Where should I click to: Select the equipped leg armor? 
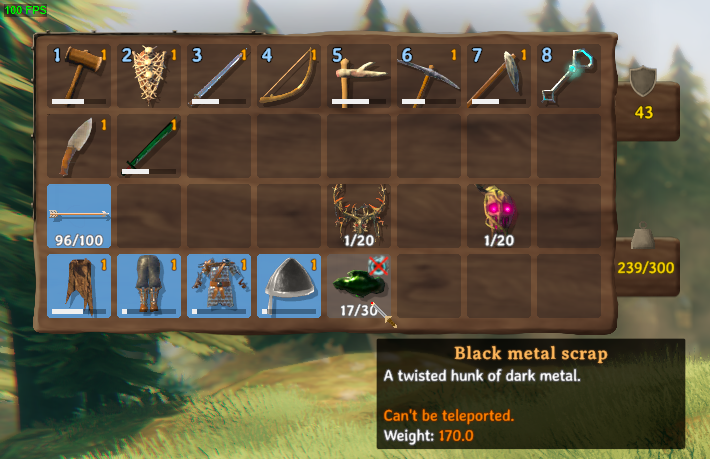[149, 286]
